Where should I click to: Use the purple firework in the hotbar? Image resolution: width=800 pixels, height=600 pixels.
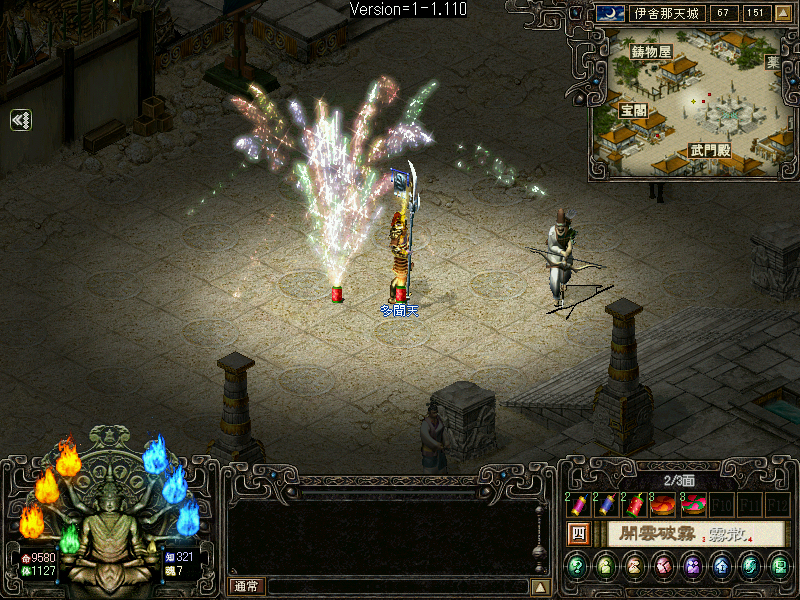coord(580,506)
